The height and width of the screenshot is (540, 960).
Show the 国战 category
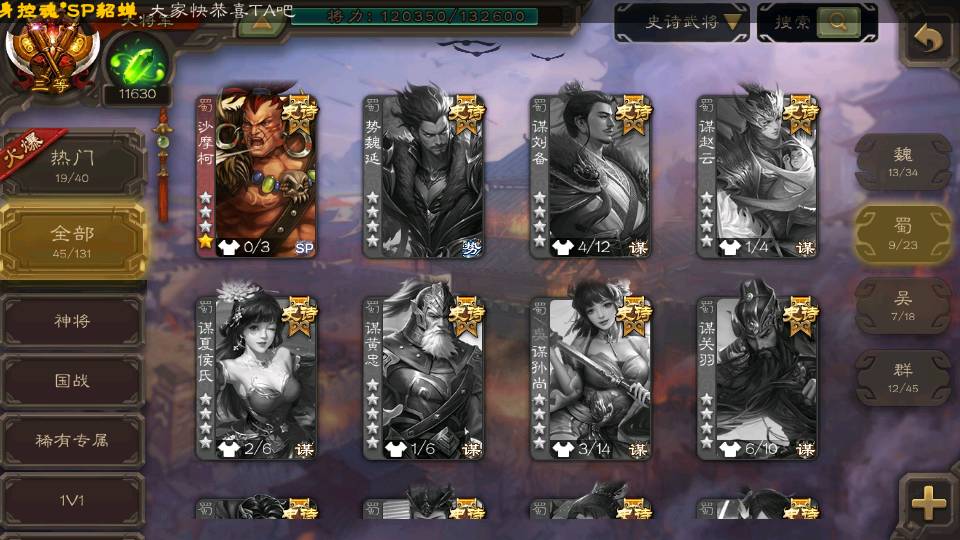pyautogui.click(x=72, y=381)
